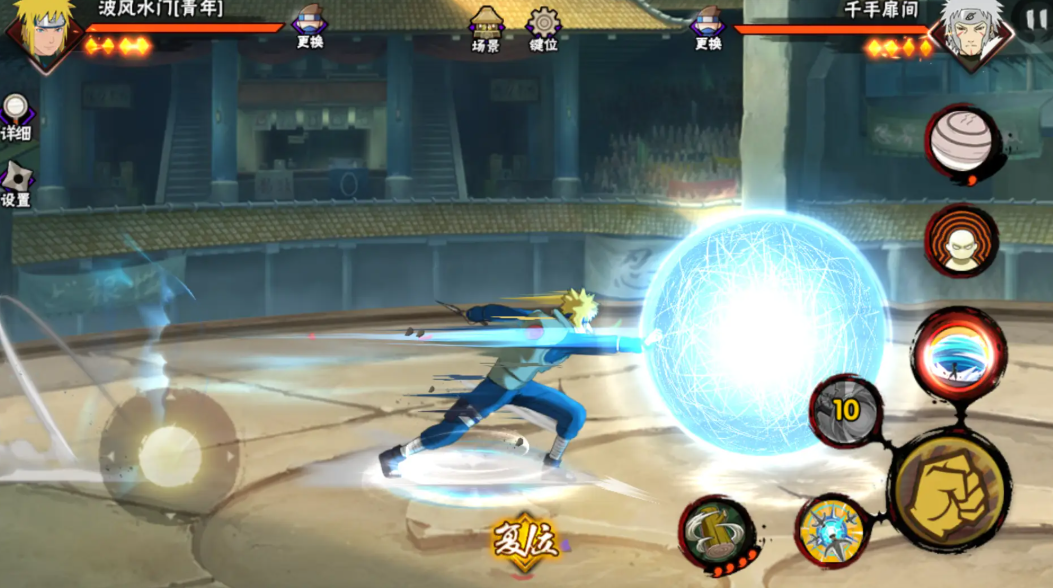Pause the match

[x=1036, y=18]
